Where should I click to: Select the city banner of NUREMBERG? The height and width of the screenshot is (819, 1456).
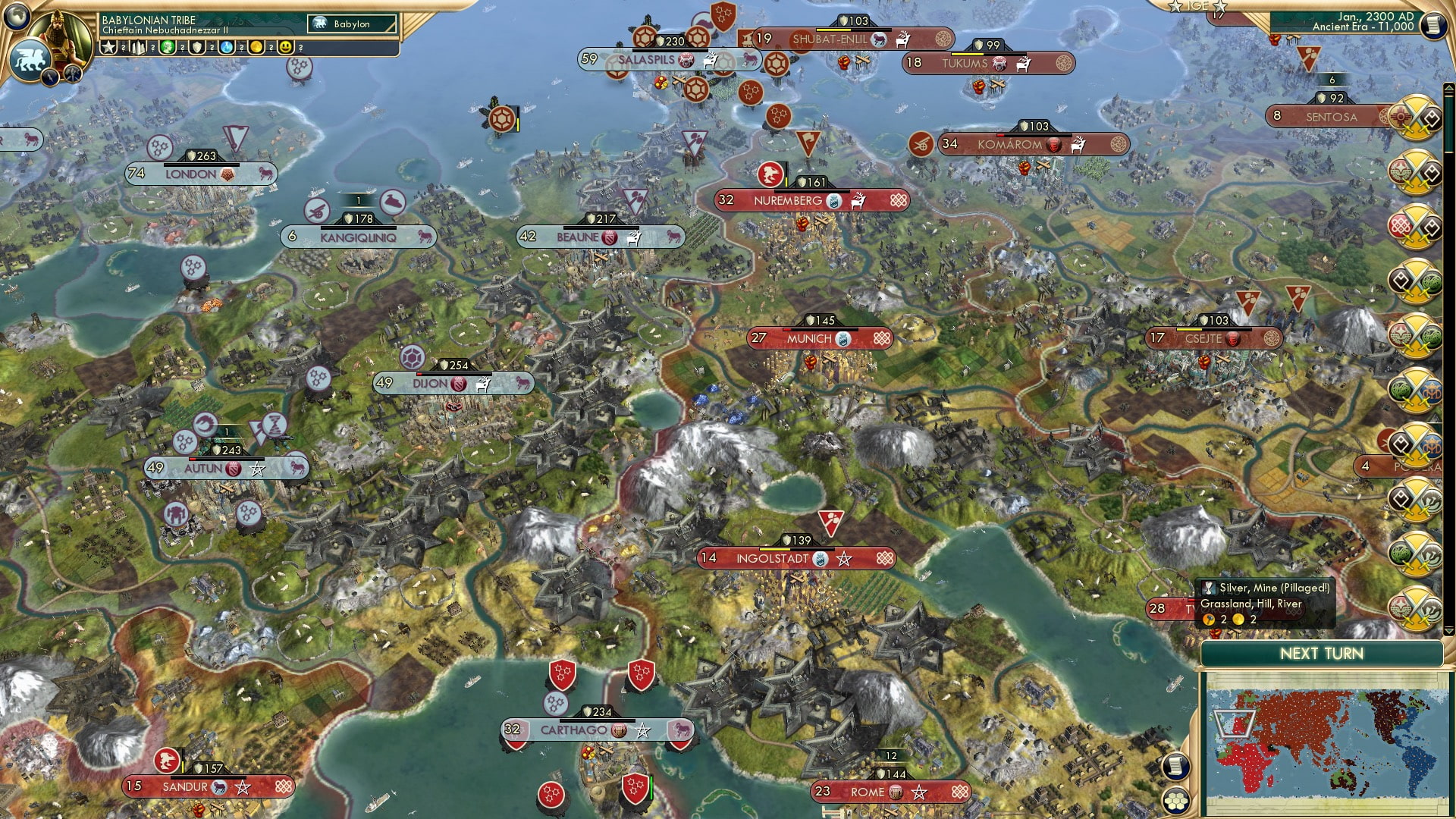coord(789,202)
